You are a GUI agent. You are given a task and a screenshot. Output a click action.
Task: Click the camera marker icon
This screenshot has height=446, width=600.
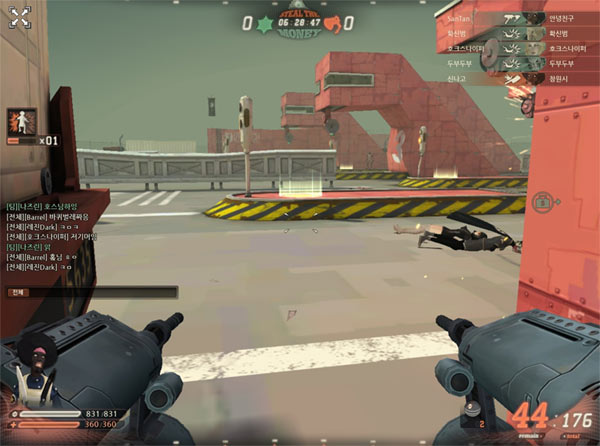[542, 201]
